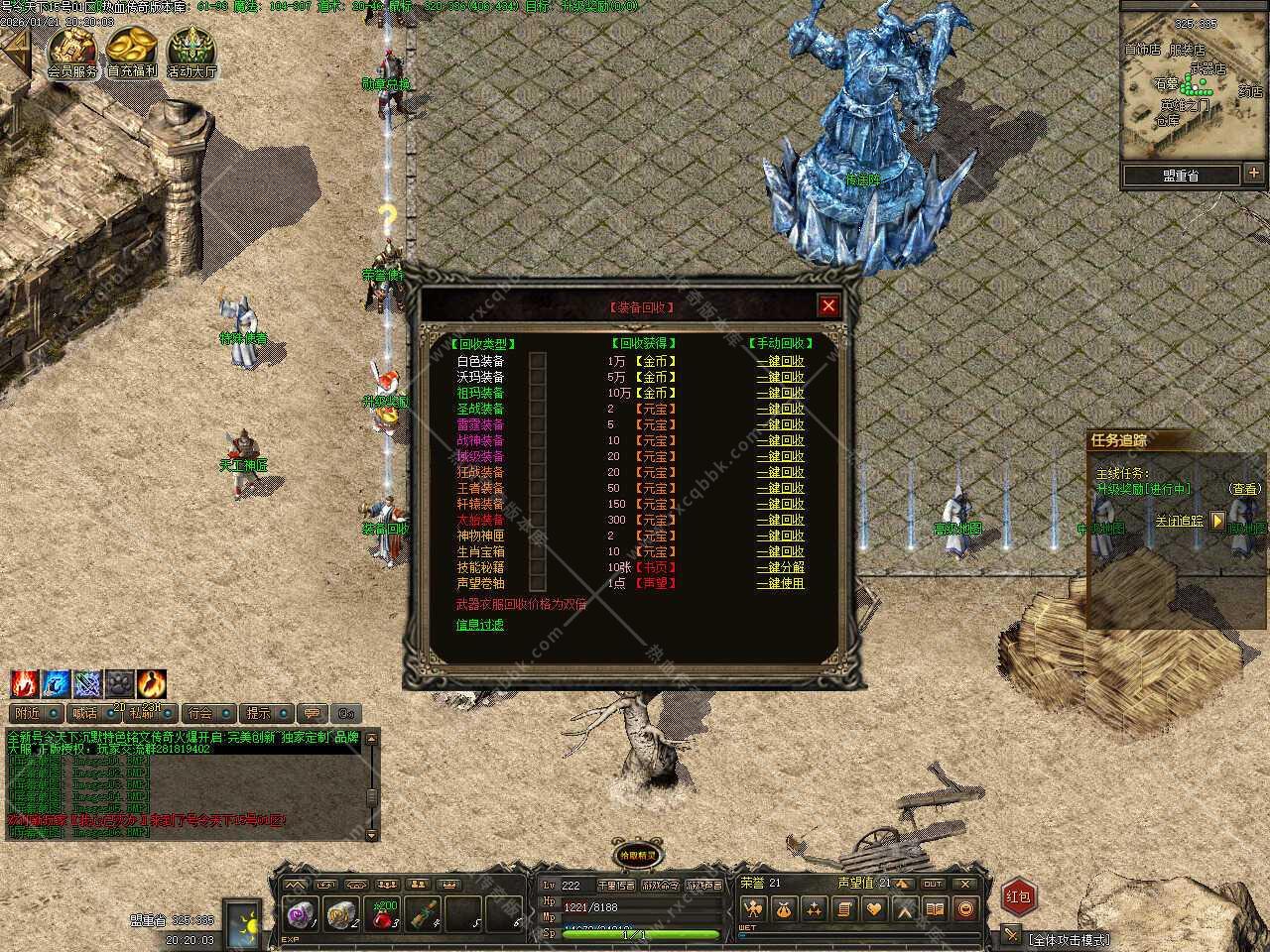Screen dimensions: 1270x952
Task: Tick the checkbox beside 沃玛装备
Action: [538, 378]
